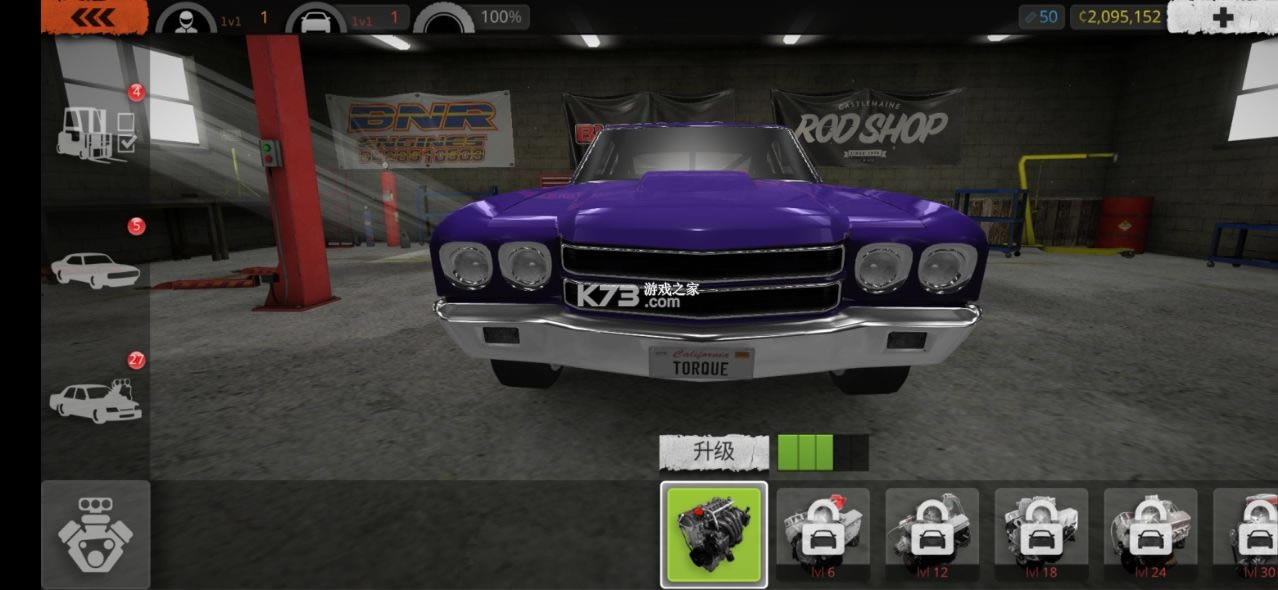Check the tire condition gauge
This screenshot has width=1278, height=590.
pos(444,18)
